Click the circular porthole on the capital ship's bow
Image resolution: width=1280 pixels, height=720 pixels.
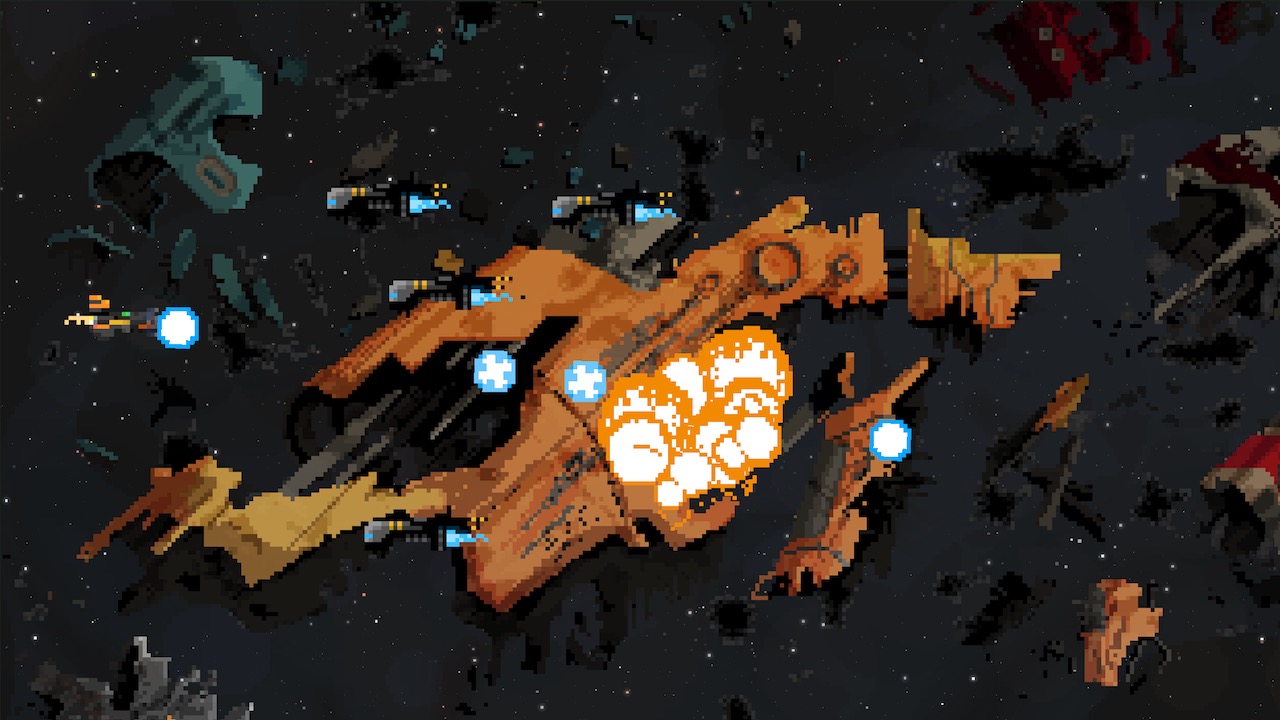coord(772,265)
